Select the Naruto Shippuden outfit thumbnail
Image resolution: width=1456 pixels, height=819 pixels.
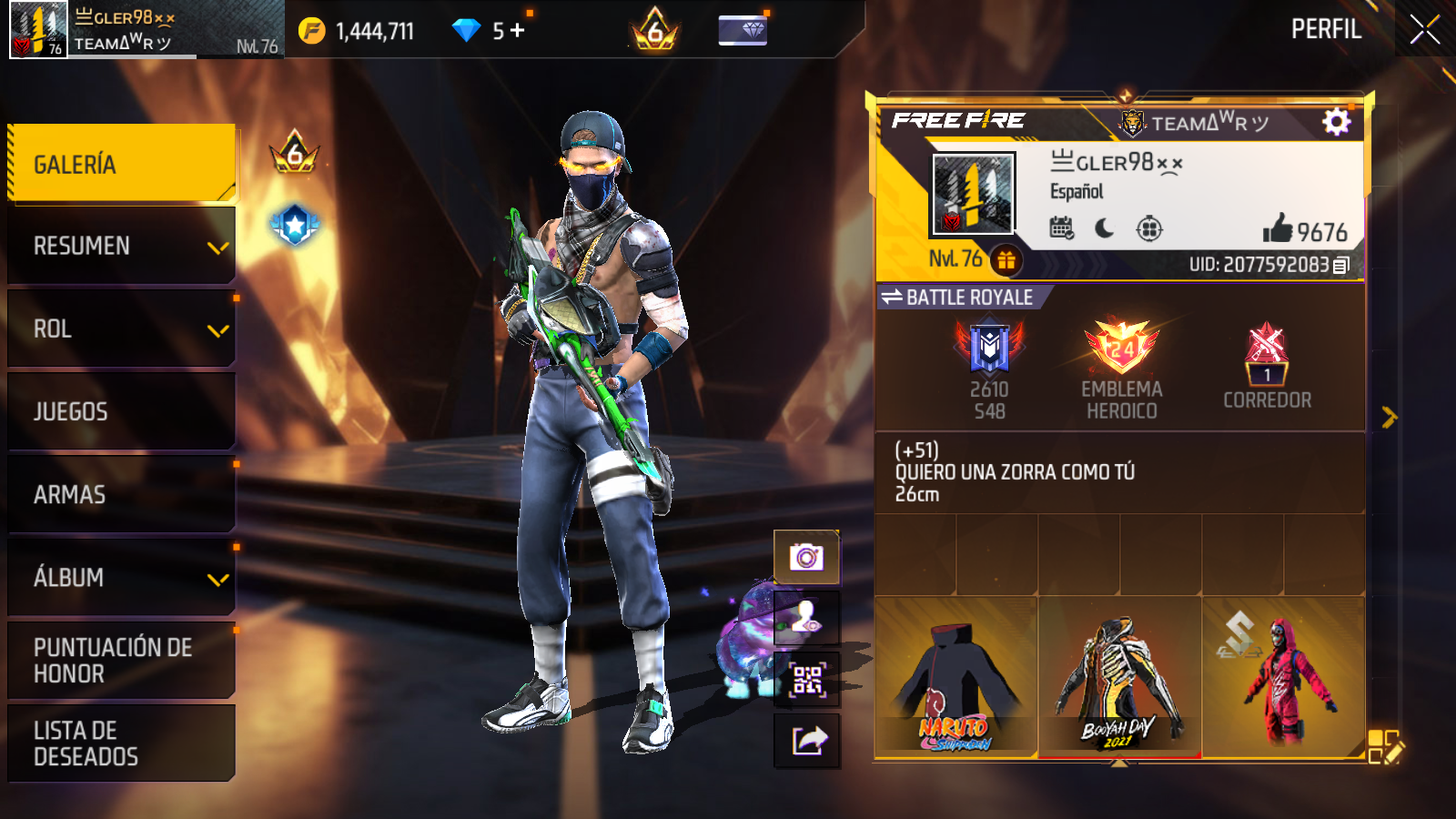pyautogui.click(x=955, y=678)
